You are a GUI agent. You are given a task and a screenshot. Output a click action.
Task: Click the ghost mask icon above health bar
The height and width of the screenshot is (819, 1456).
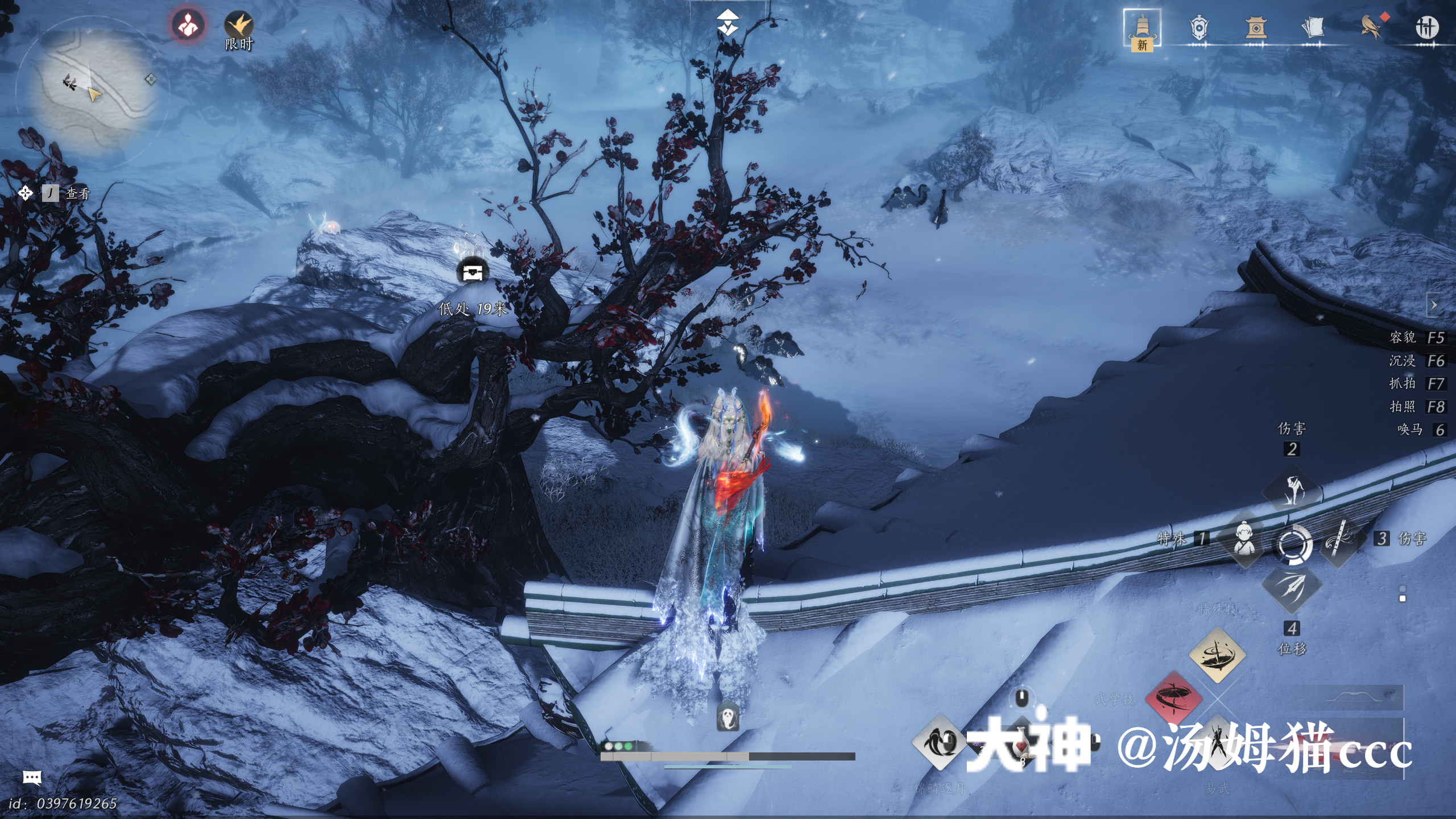coord(727,716)
